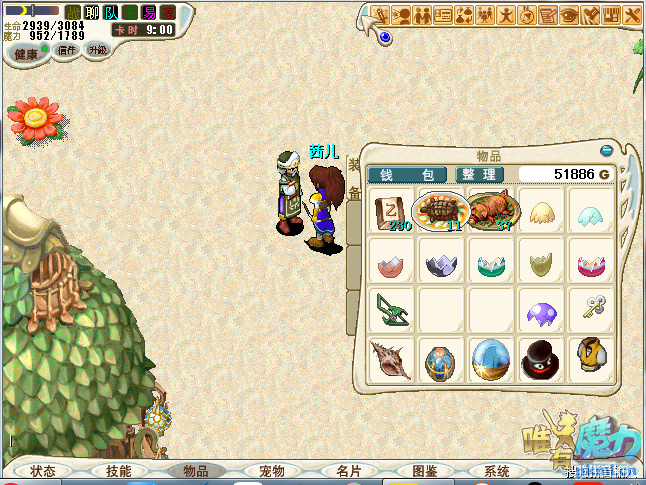646x485 pixels.
Task: Pick the book item with 230 count
Action: click(x=390, y=212)
